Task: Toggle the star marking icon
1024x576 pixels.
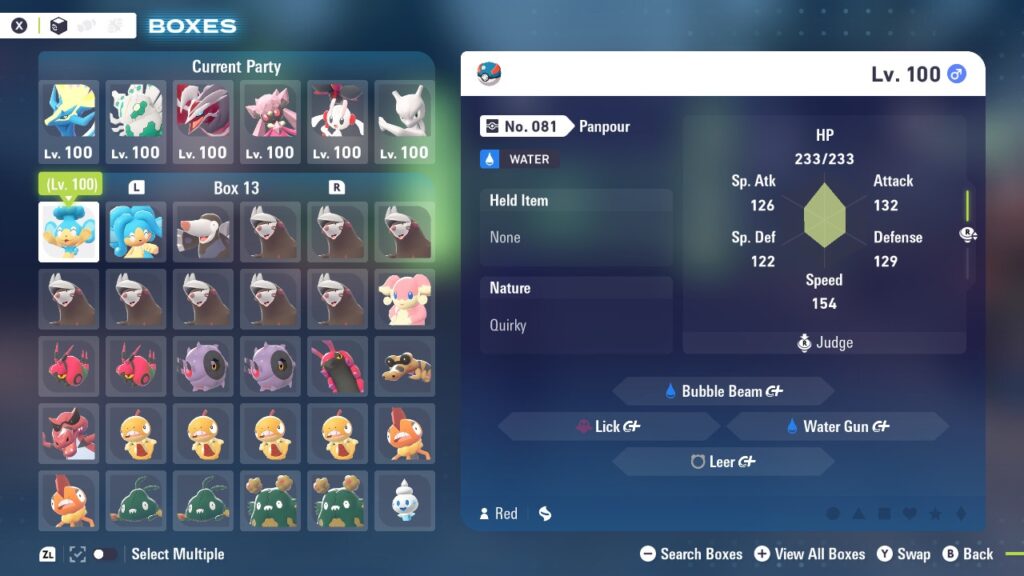Action: pos(935,514)
